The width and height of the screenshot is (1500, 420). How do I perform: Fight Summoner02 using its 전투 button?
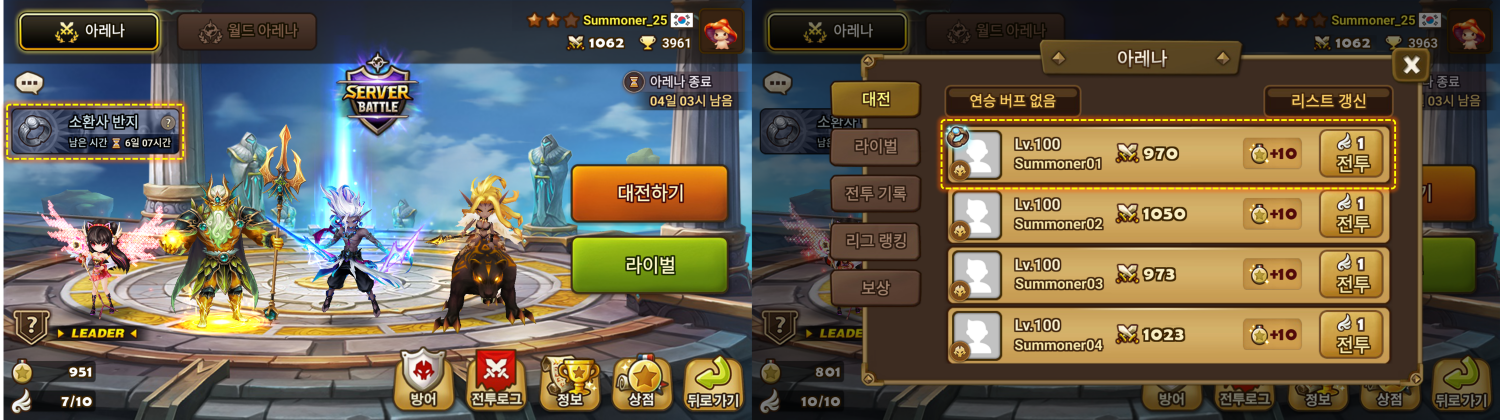pyautogui.click(x=1352, y=215)
